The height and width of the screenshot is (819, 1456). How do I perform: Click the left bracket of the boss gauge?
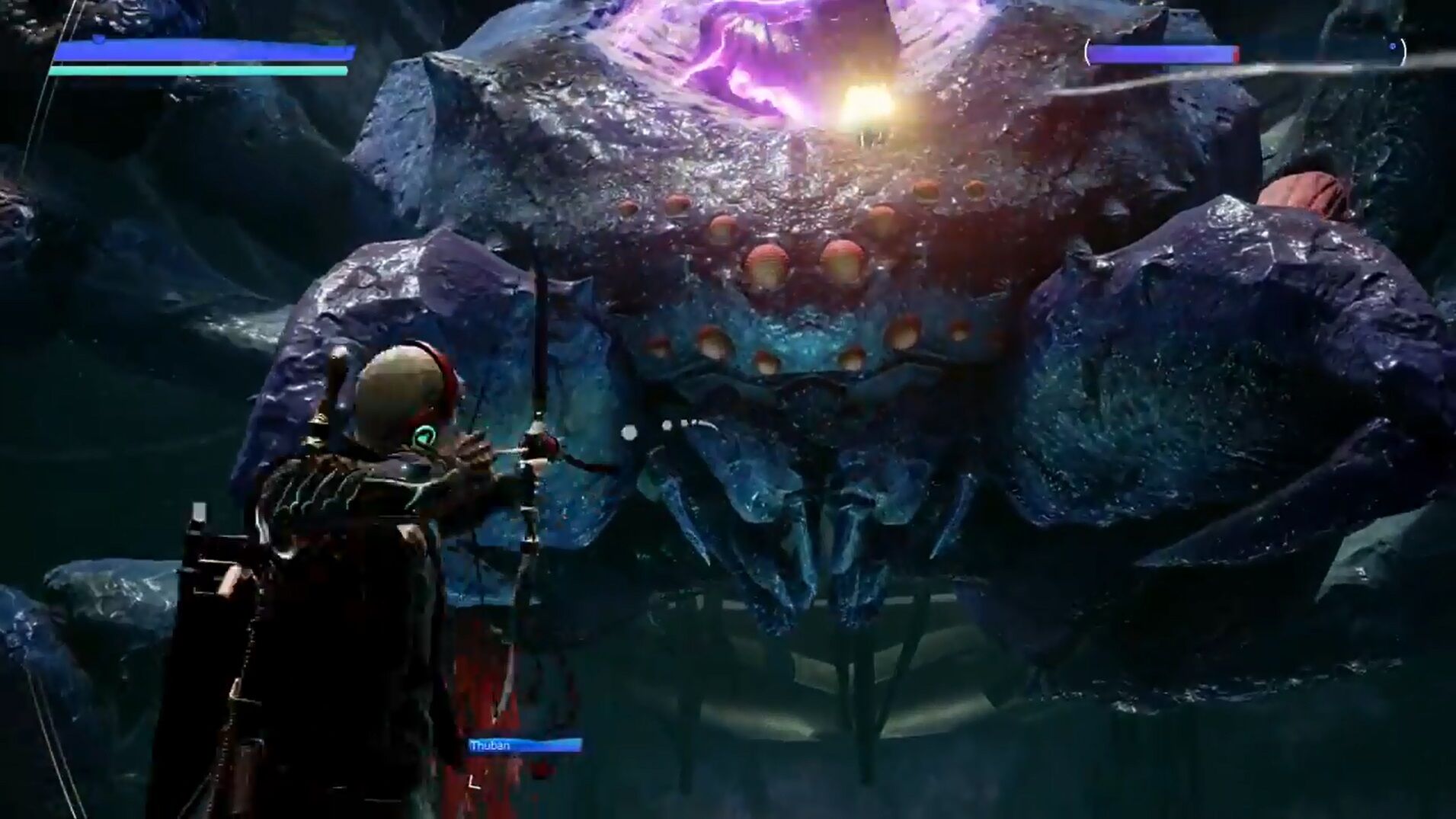click(1087, 52)
